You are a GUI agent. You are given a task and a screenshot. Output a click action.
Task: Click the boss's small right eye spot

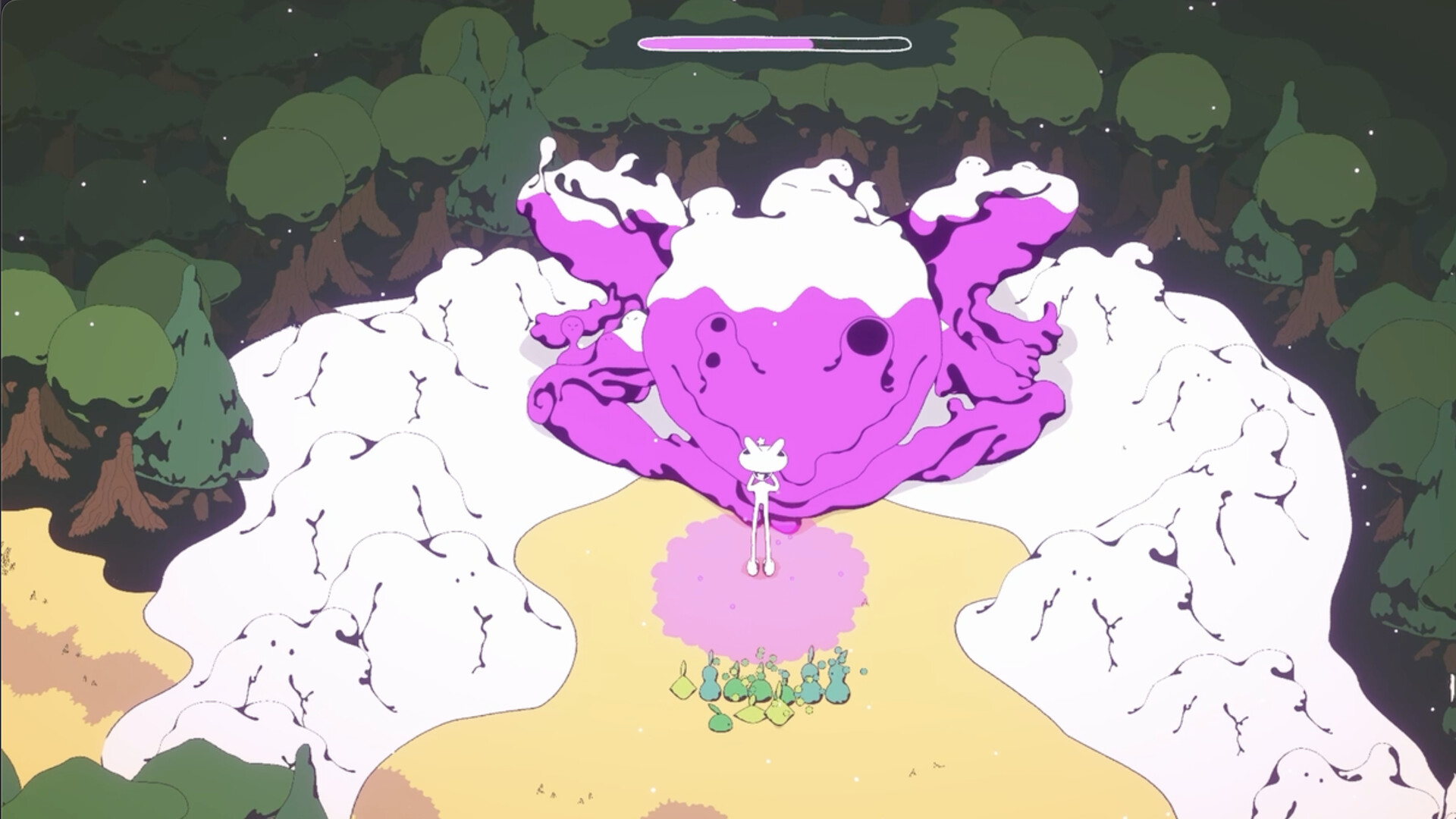(718, 325)
